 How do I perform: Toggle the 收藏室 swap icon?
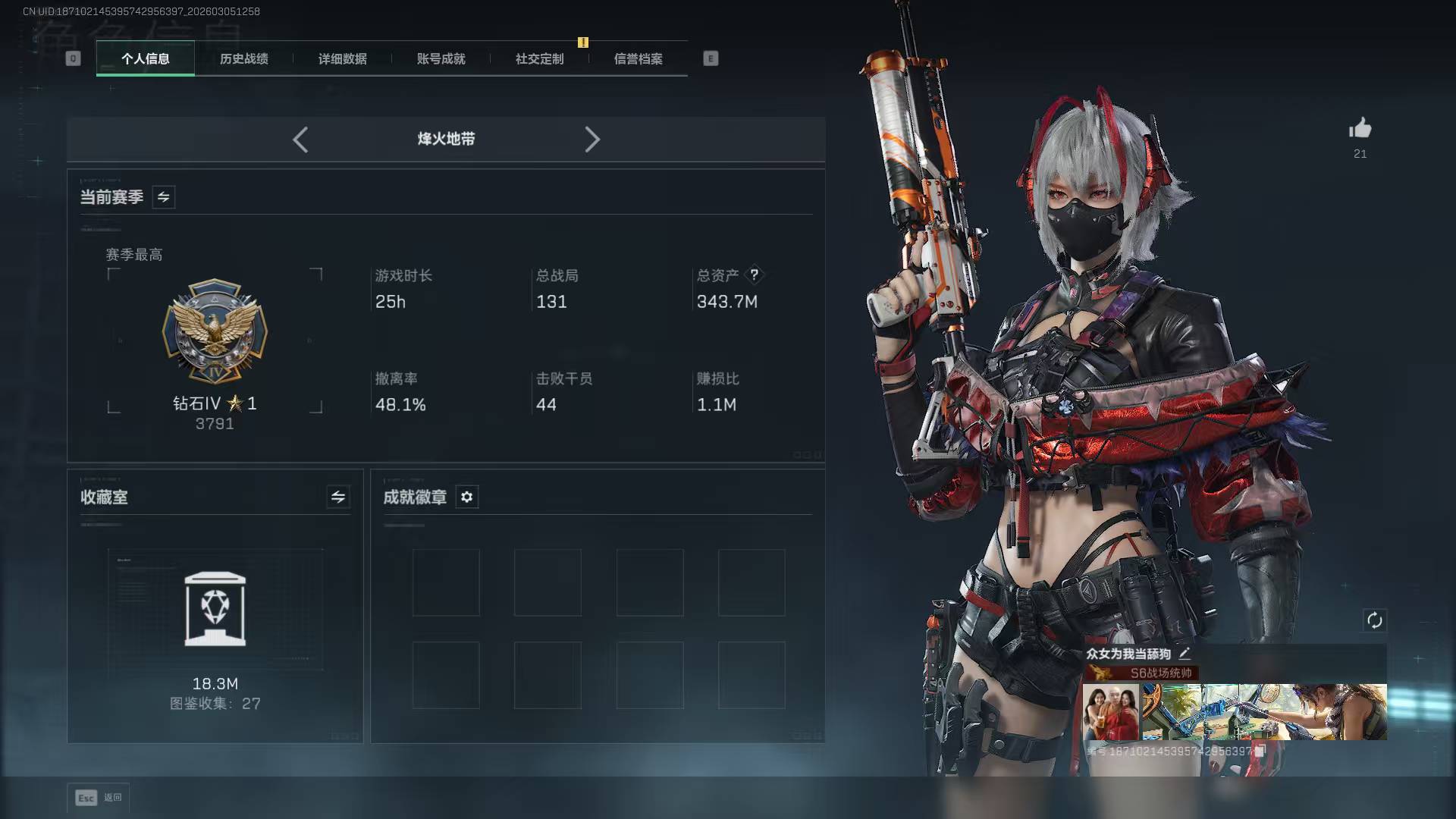[x=338, y=497]
